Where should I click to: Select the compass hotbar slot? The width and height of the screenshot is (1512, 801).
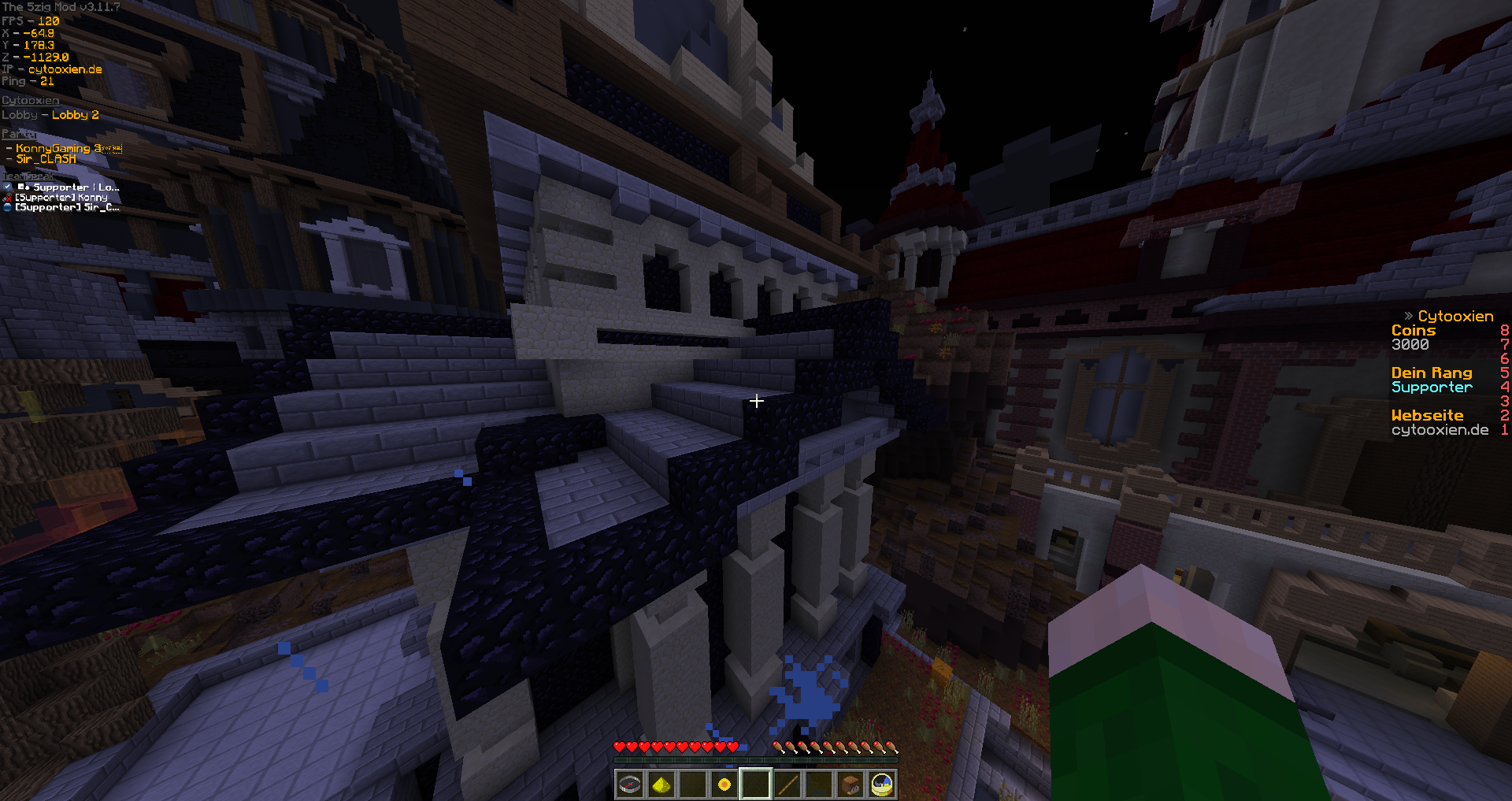(x=630, y=784)
